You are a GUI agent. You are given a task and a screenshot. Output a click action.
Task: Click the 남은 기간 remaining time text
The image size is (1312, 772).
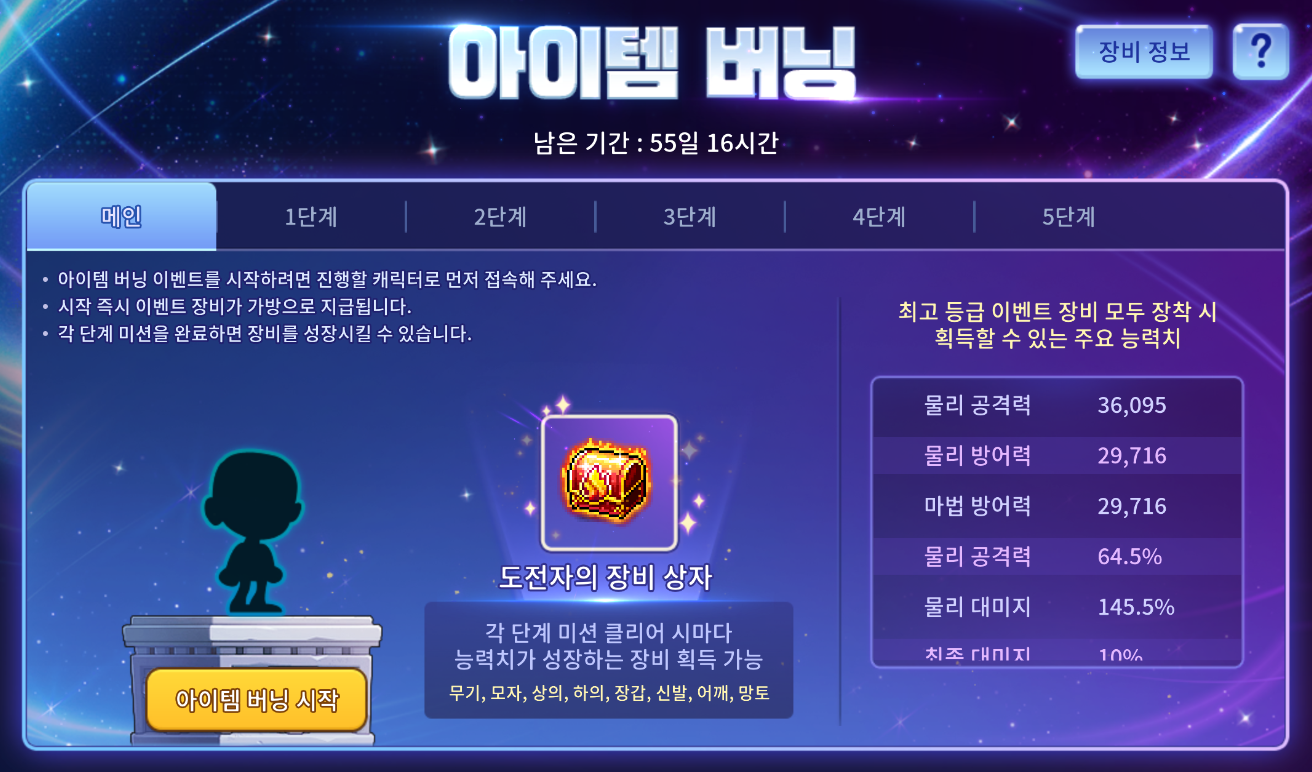pos(655,142)
